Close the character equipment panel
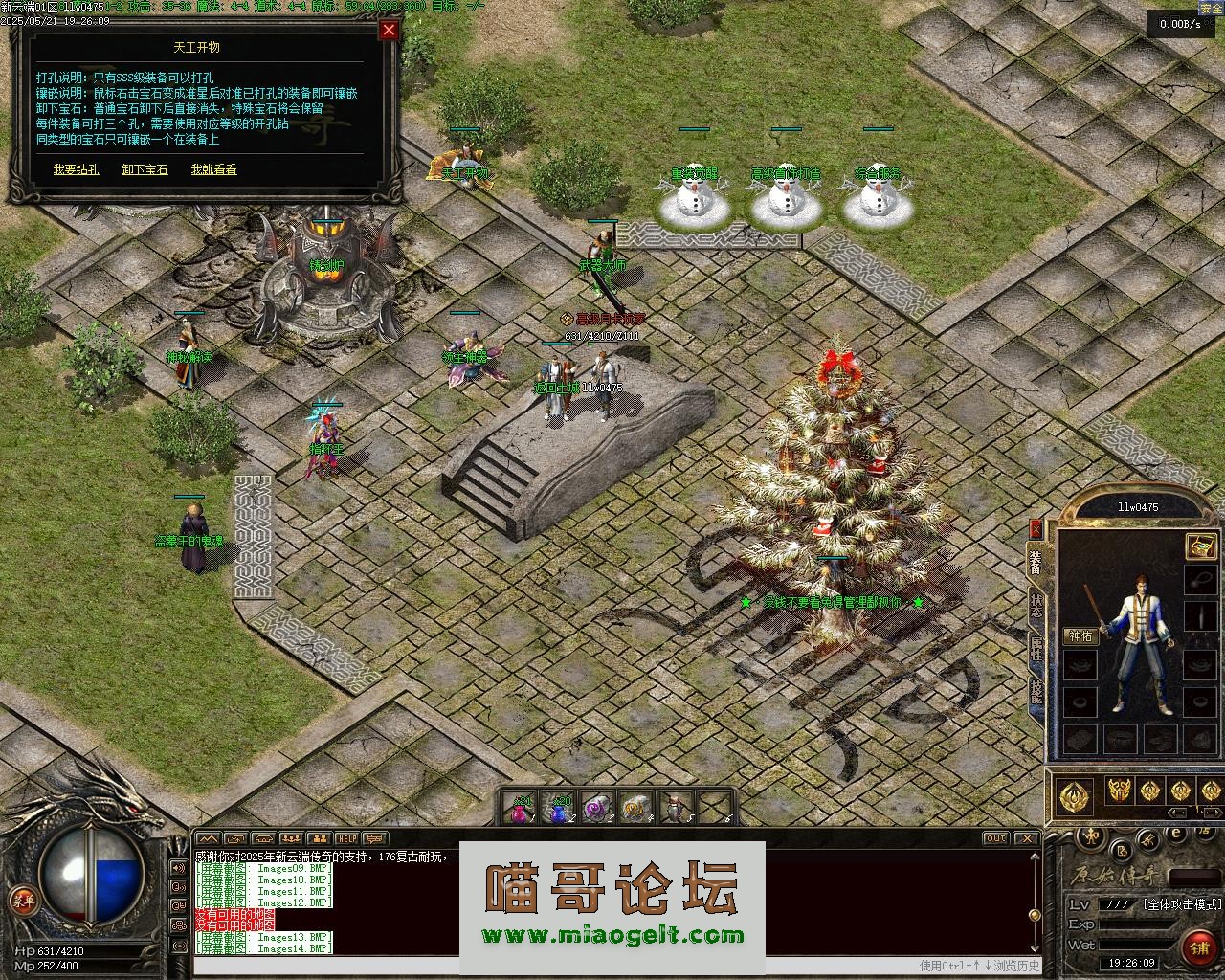This screenshot has width=1225, height=980. tap(1036, 528)
